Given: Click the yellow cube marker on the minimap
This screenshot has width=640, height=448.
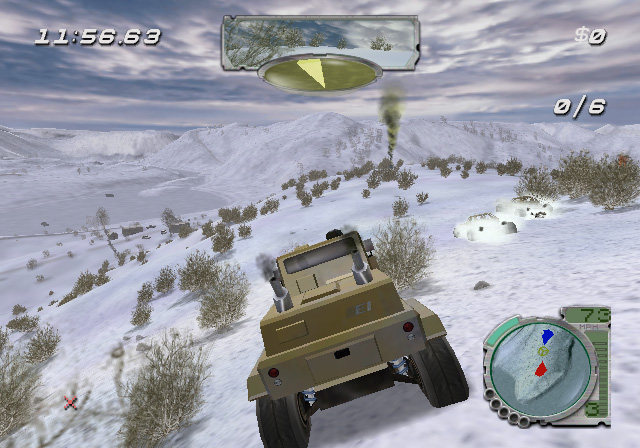Looking at the screenshot, I should (543, 352).
